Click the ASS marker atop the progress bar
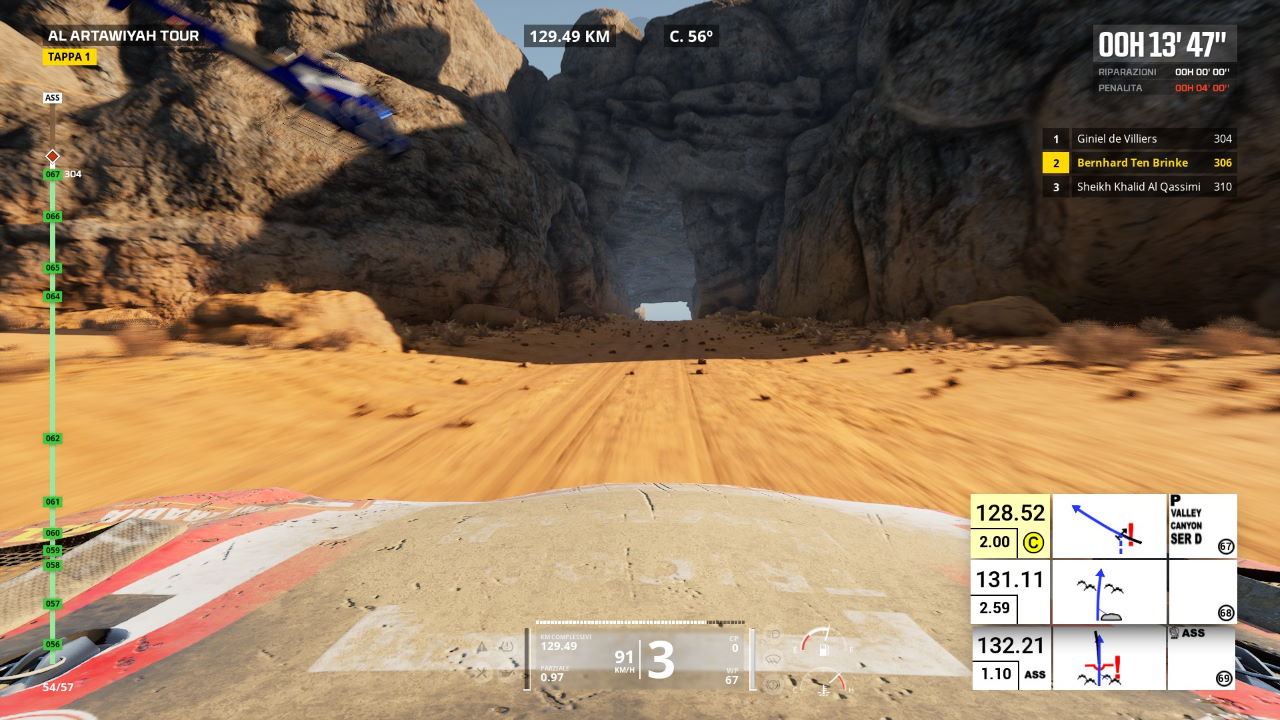This screenshot has width=1280, height=720. [x=53, y=98]
